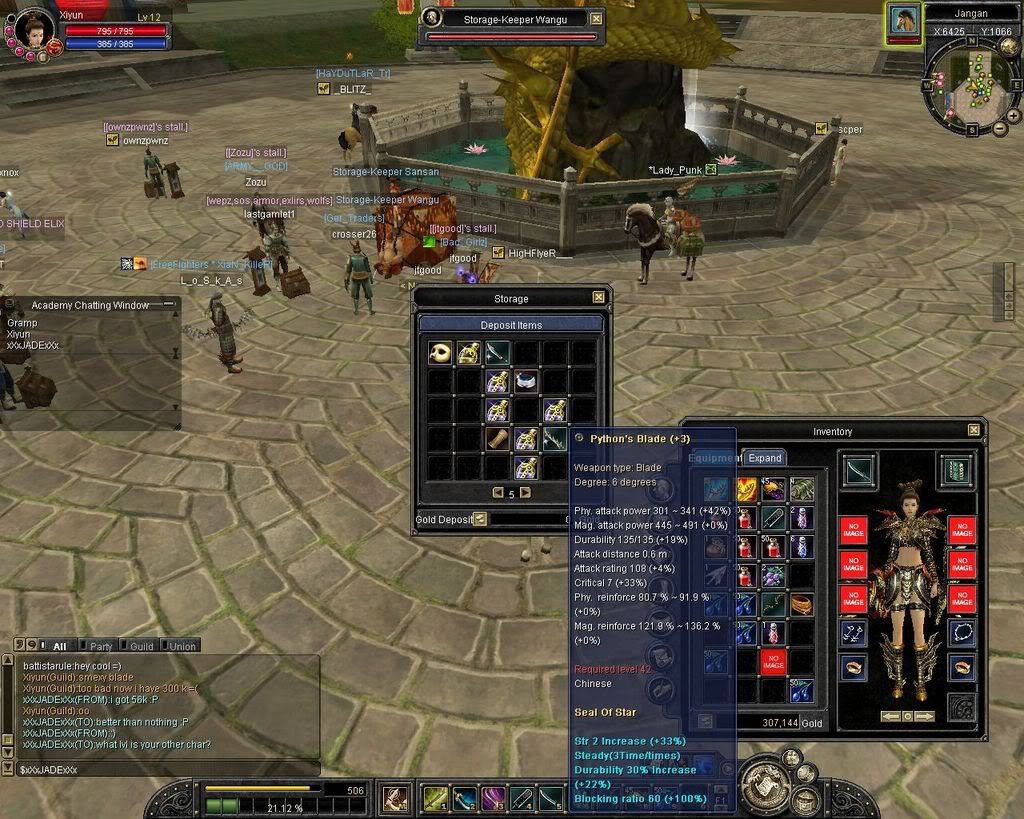Click the Deposit Items button
This screenshot has width=1024, height=819.
(x=511, y=324)
